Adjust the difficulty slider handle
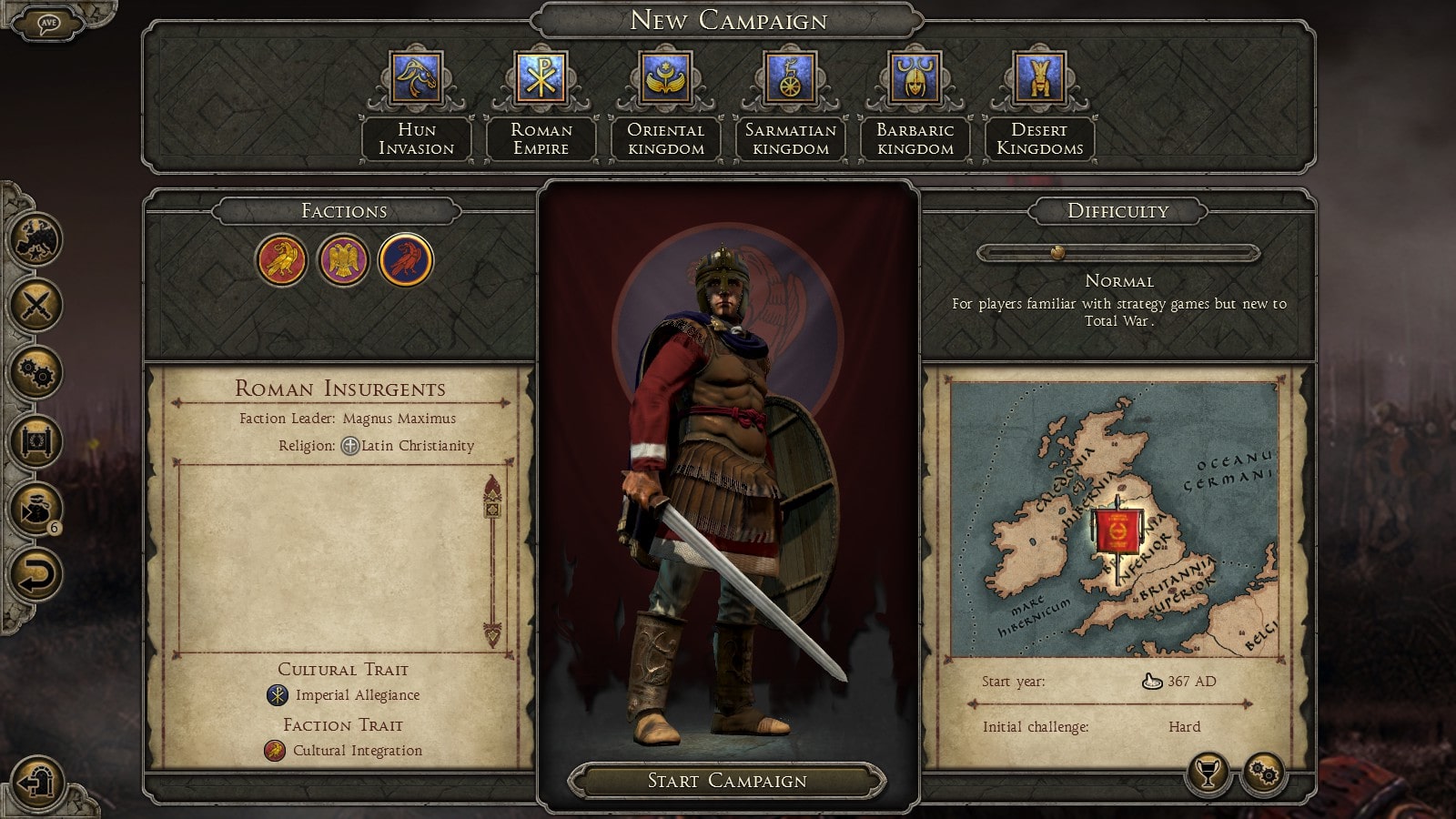The height and width of the screenshot is (819, 1456). pyautogui.click(x=1057, y=253)
